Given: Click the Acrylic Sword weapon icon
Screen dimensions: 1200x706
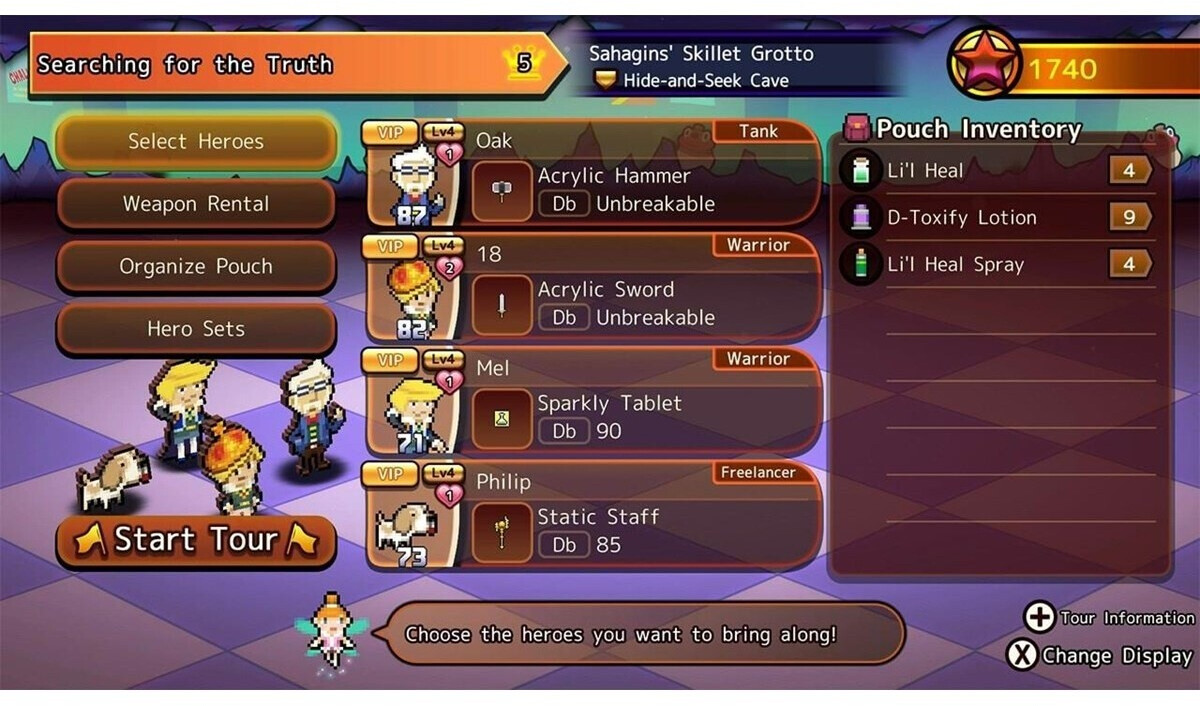Looking at the screenshot, I should (x=502, y=306).
